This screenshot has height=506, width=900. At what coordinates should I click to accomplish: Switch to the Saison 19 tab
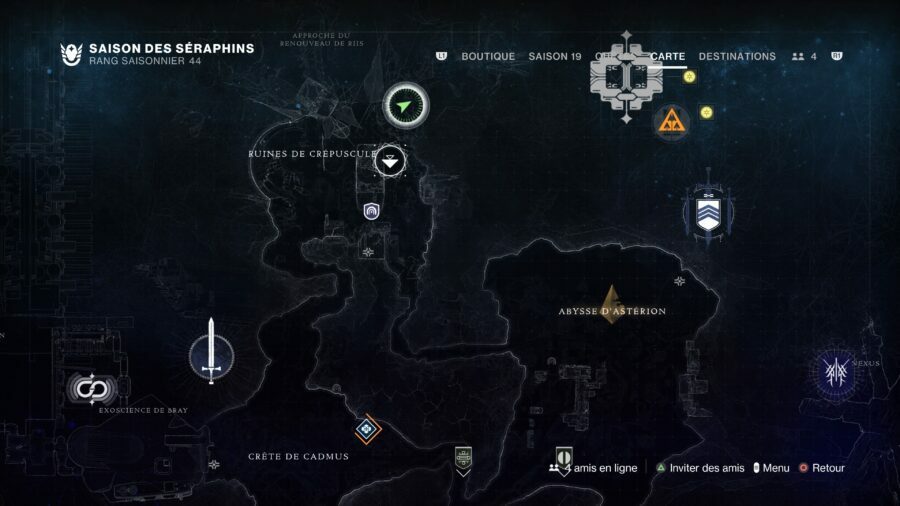(554, 56)
